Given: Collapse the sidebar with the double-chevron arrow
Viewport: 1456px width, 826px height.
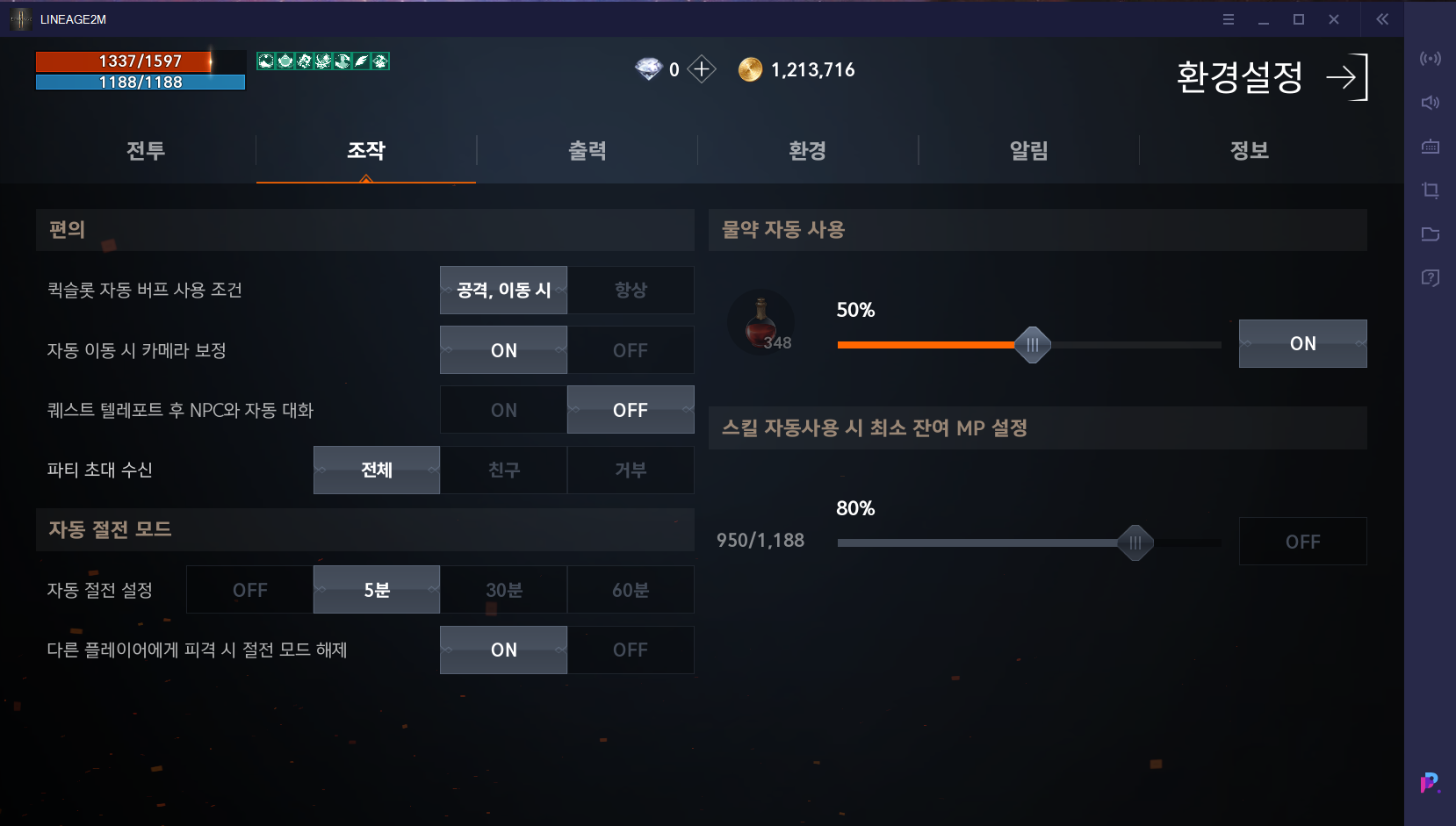Looking at the screenshot, I should pos(1381,18).
